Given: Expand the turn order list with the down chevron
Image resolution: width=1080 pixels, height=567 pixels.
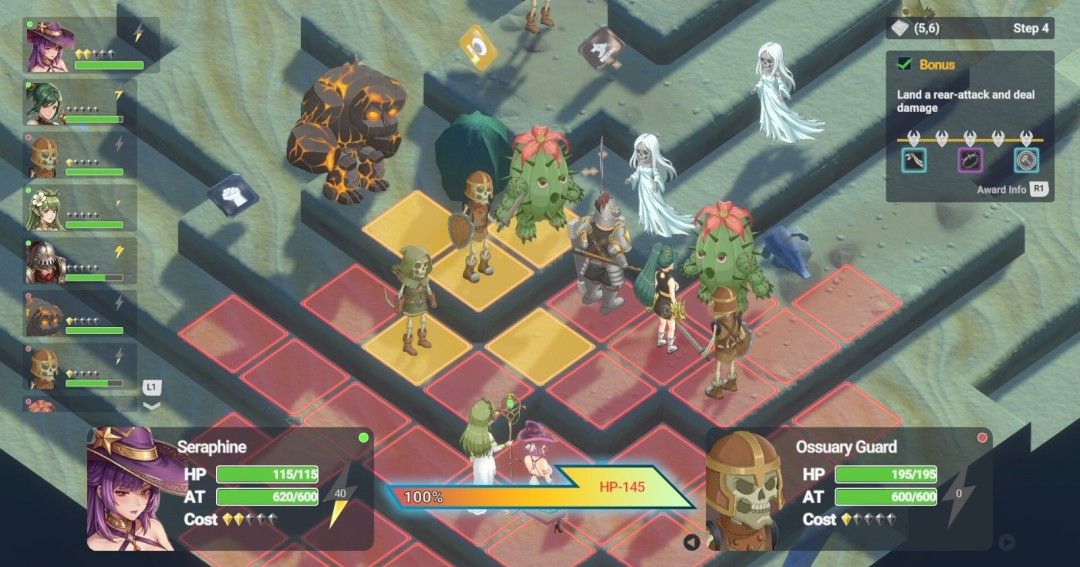Looking at the screenshot, I should [152, 406].
